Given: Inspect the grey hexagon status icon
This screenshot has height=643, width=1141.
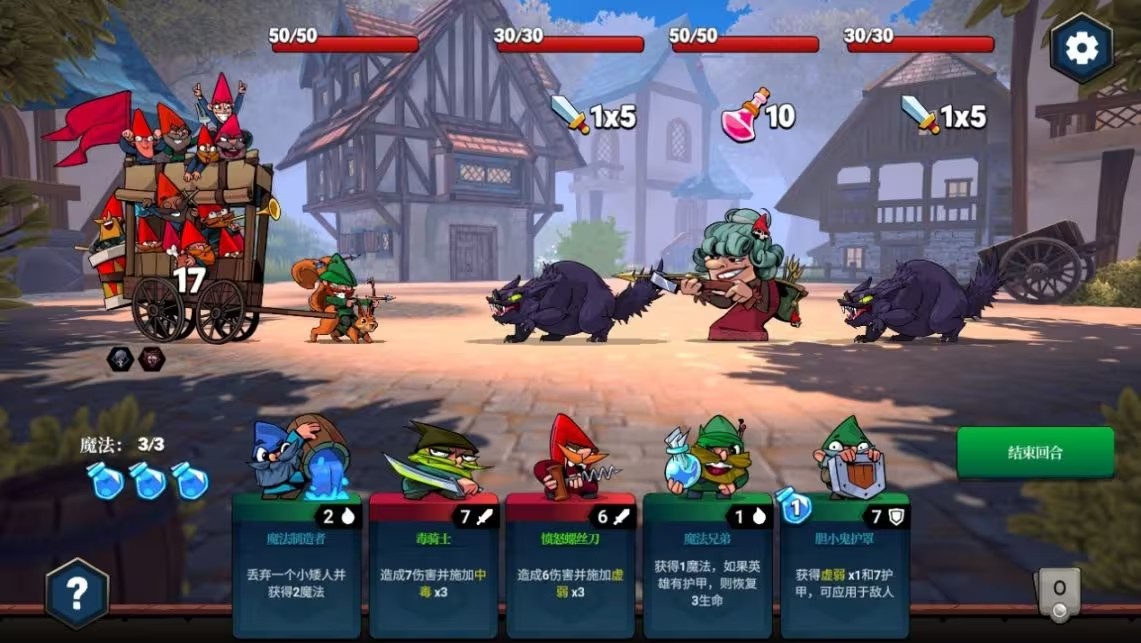Looking at the screenshot, I should [x=120, y=359].
